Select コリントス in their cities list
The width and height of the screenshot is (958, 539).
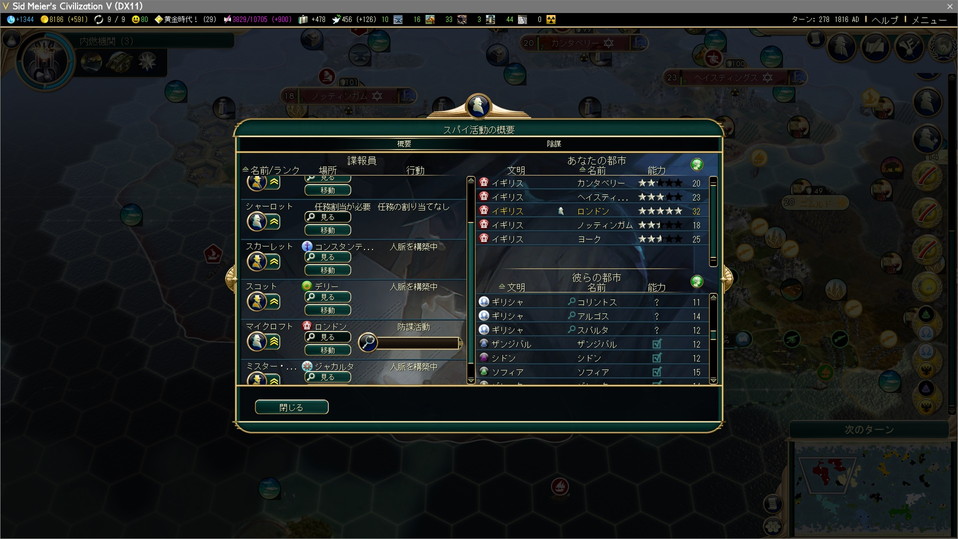(593, 302)
